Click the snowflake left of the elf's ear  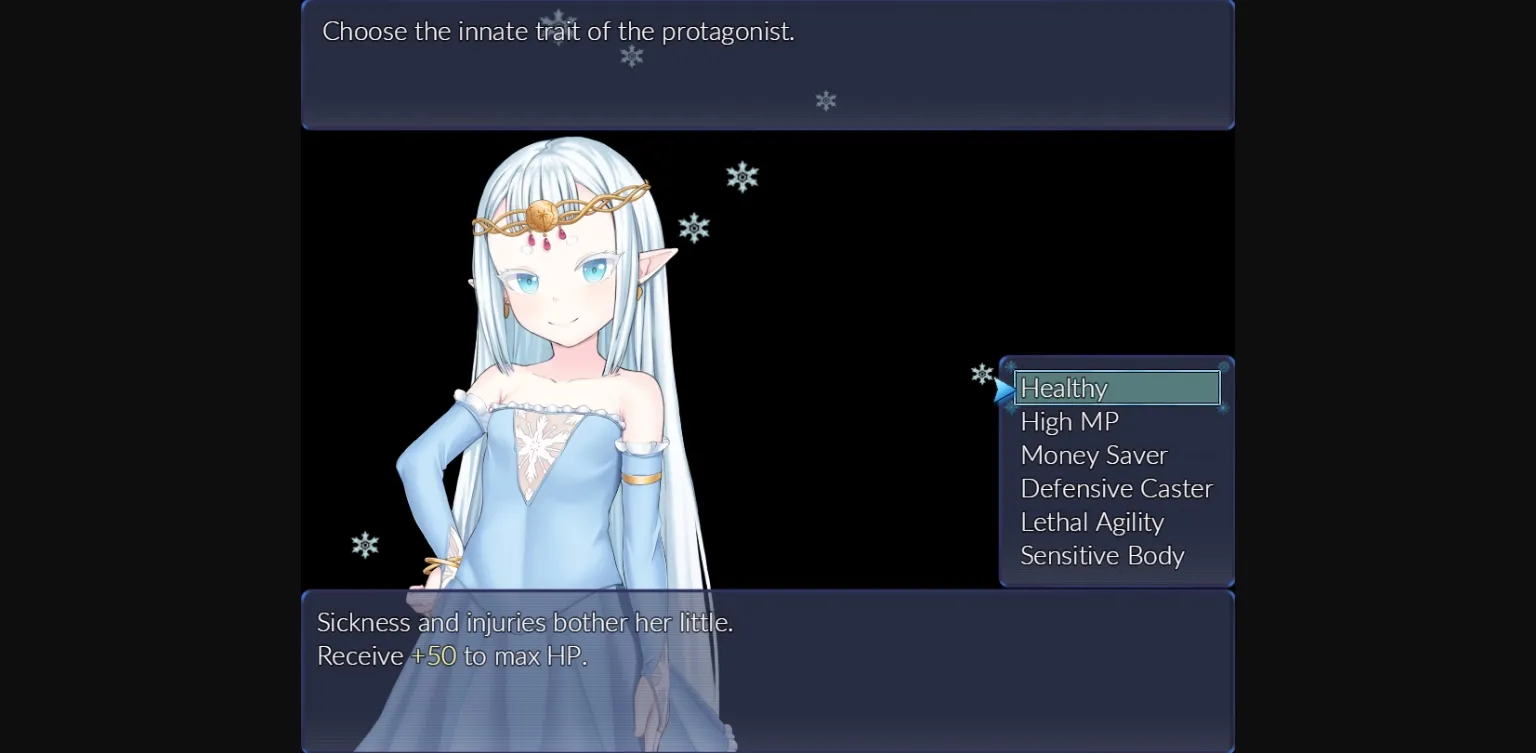695,227
